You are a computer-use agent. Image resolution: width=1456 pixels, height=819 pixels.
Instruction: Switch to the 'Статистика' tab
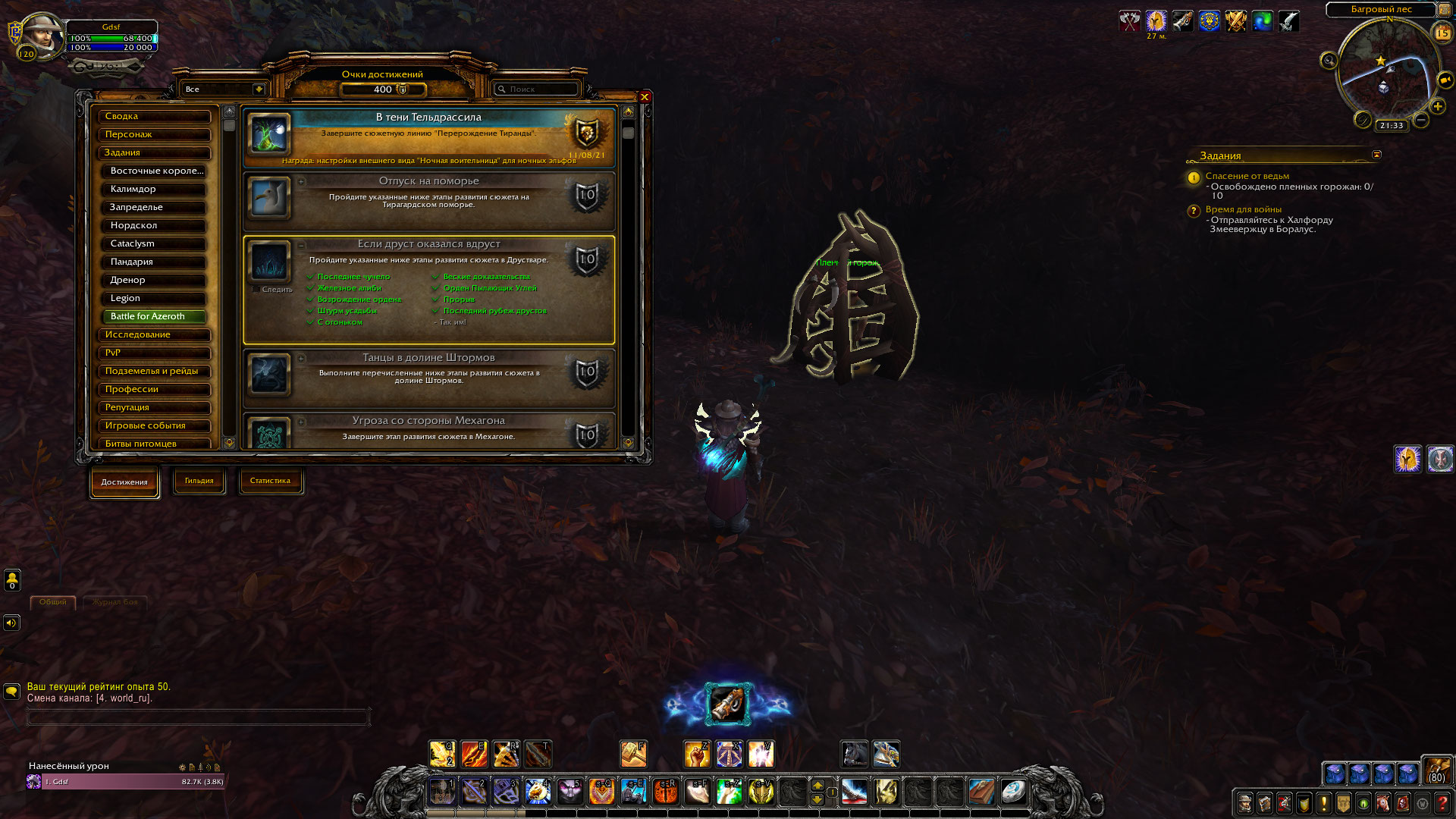tap(270, 481)
